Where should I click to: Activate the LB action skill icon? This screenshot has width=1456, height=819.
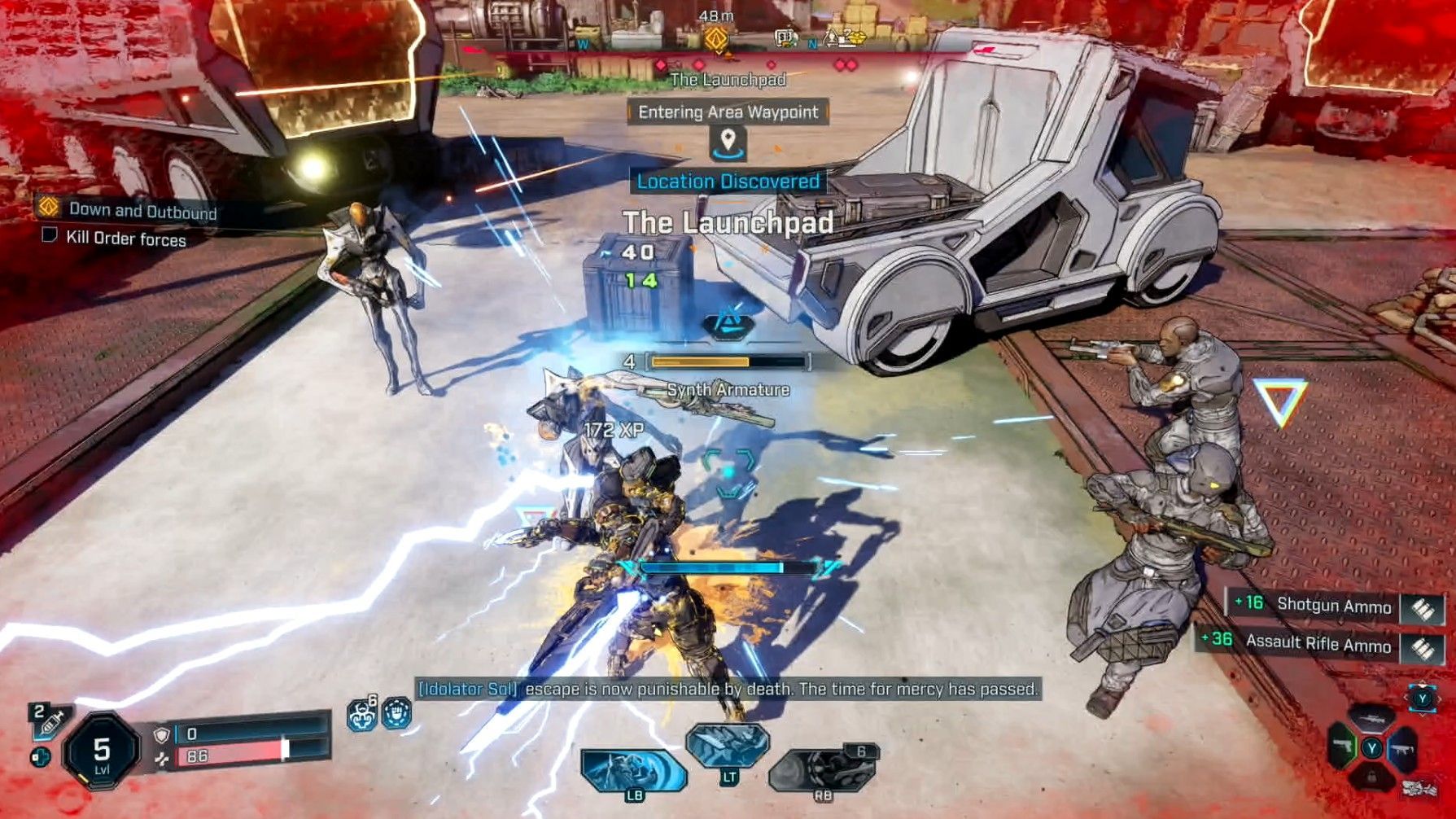click(632, 772)
